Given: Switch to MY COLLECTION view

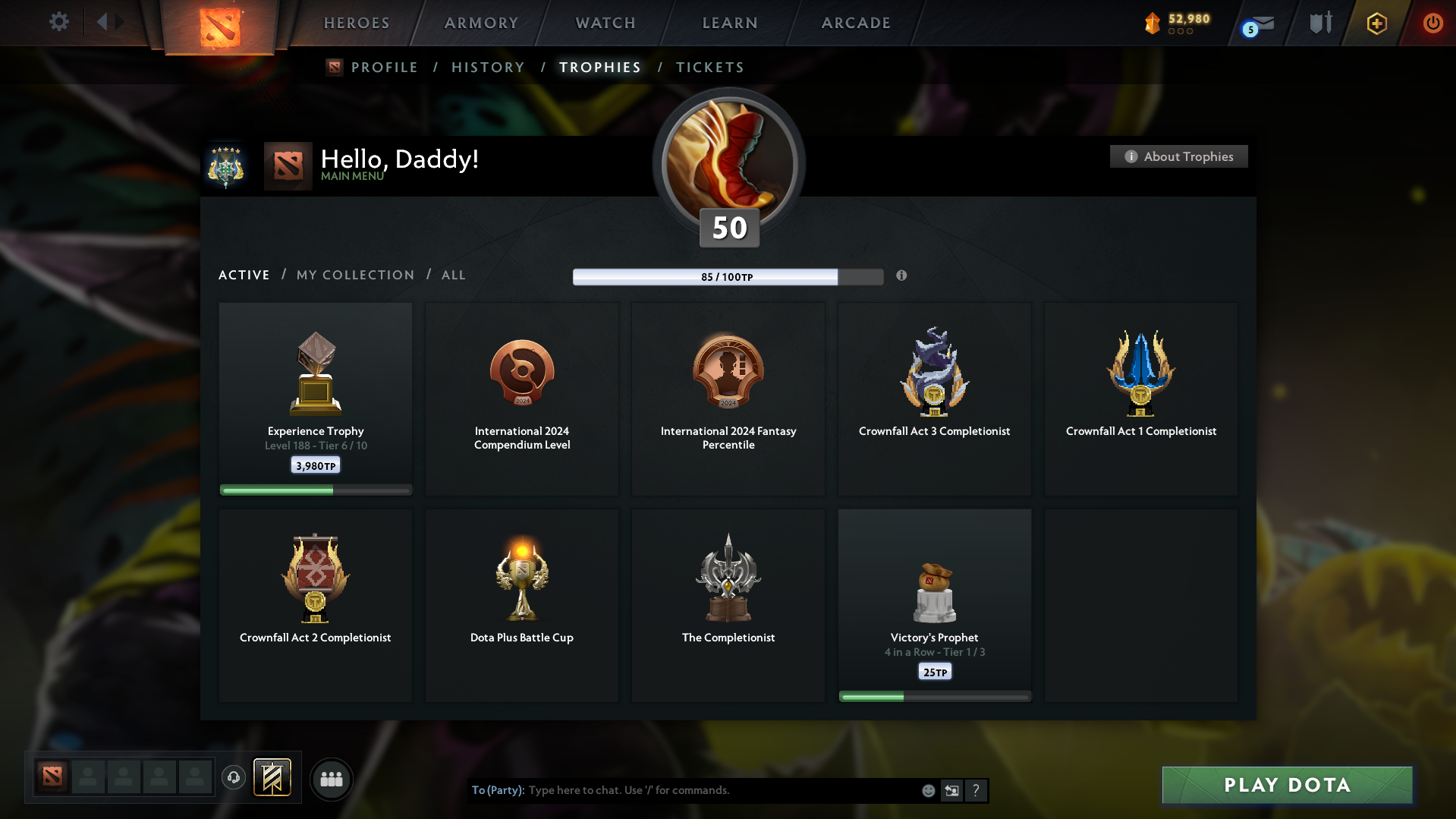Looking at the screenshot, I should pos(354,275).
